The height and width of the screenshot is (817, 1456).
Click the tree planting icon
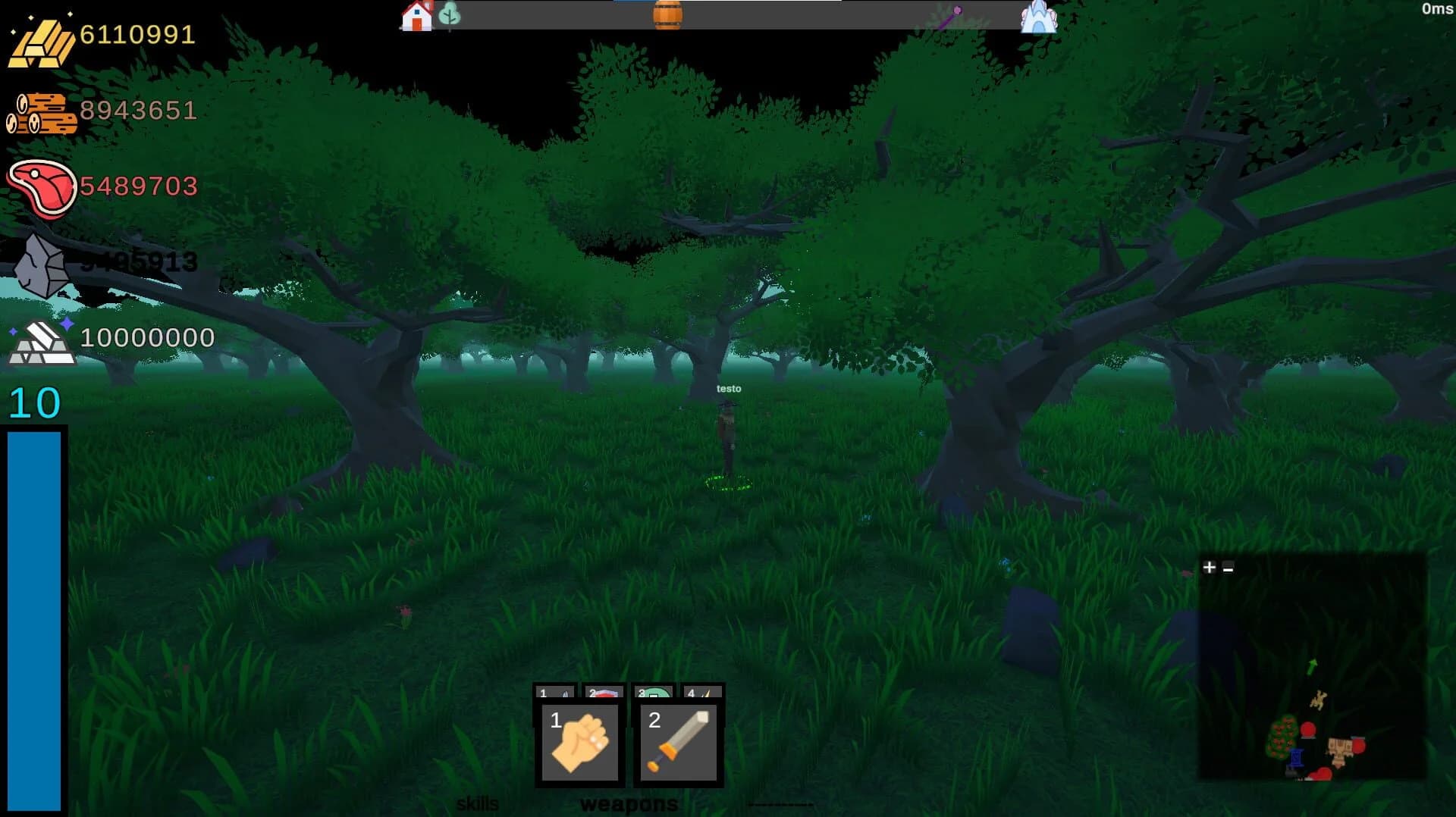(x=451, y=14)
